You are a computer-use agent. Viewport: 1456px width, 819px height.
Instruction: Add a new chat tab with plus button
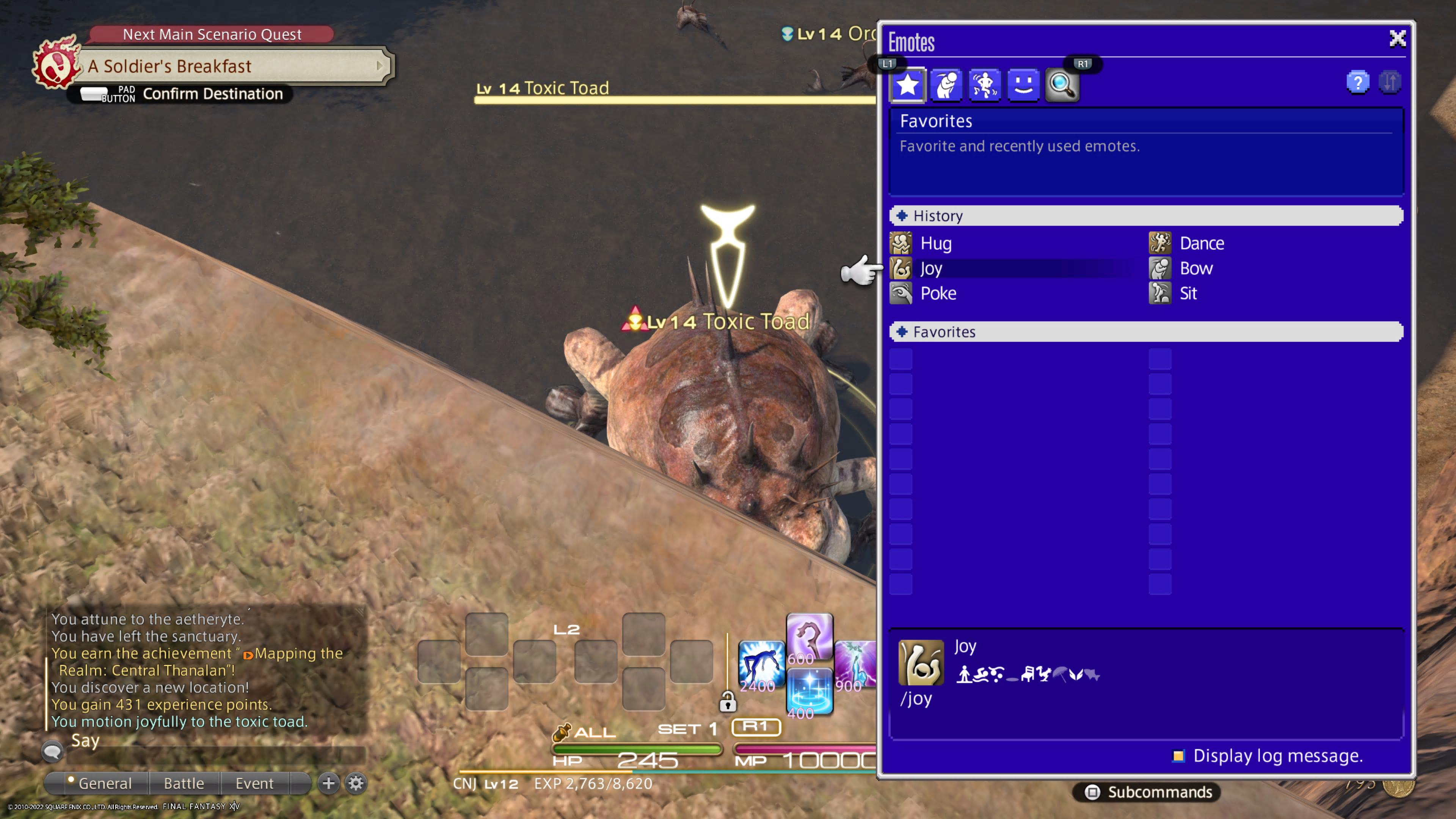(x=328, y=783)
